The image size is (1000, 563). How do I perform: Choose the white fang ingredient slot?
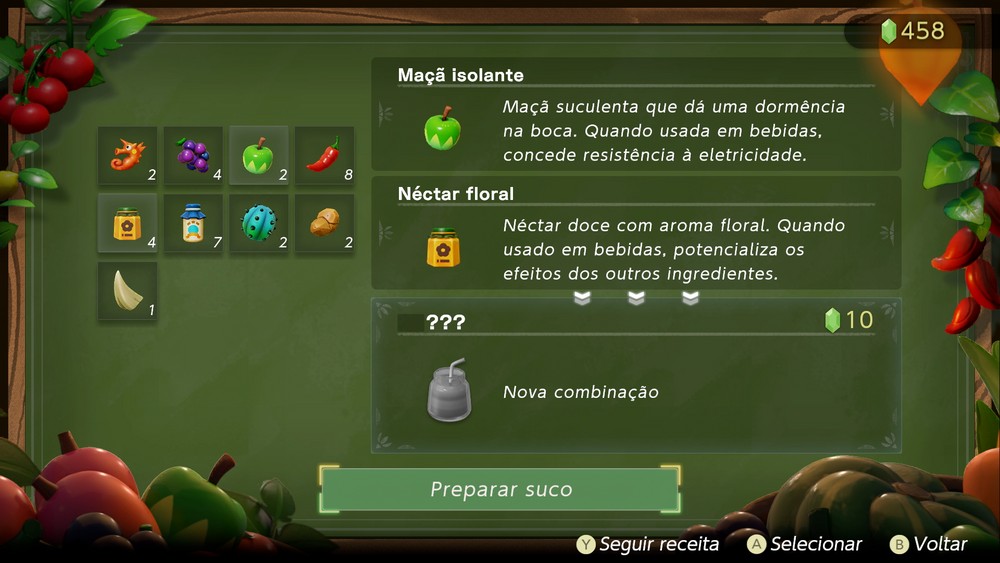click(127, 290)
